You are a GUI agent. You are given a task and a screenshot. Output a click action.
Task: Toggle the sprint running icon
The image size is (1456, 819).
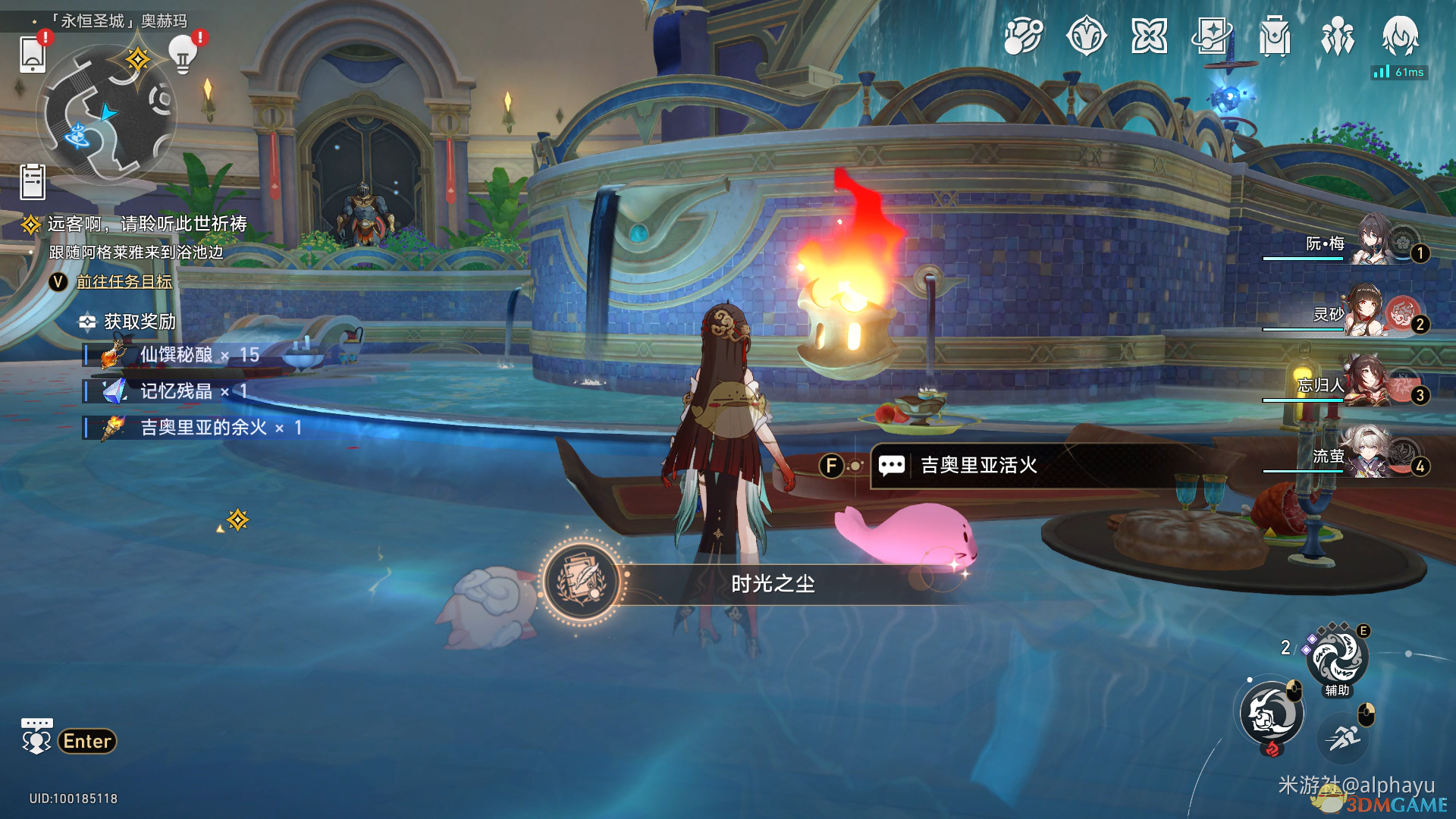click(1344, 736)
